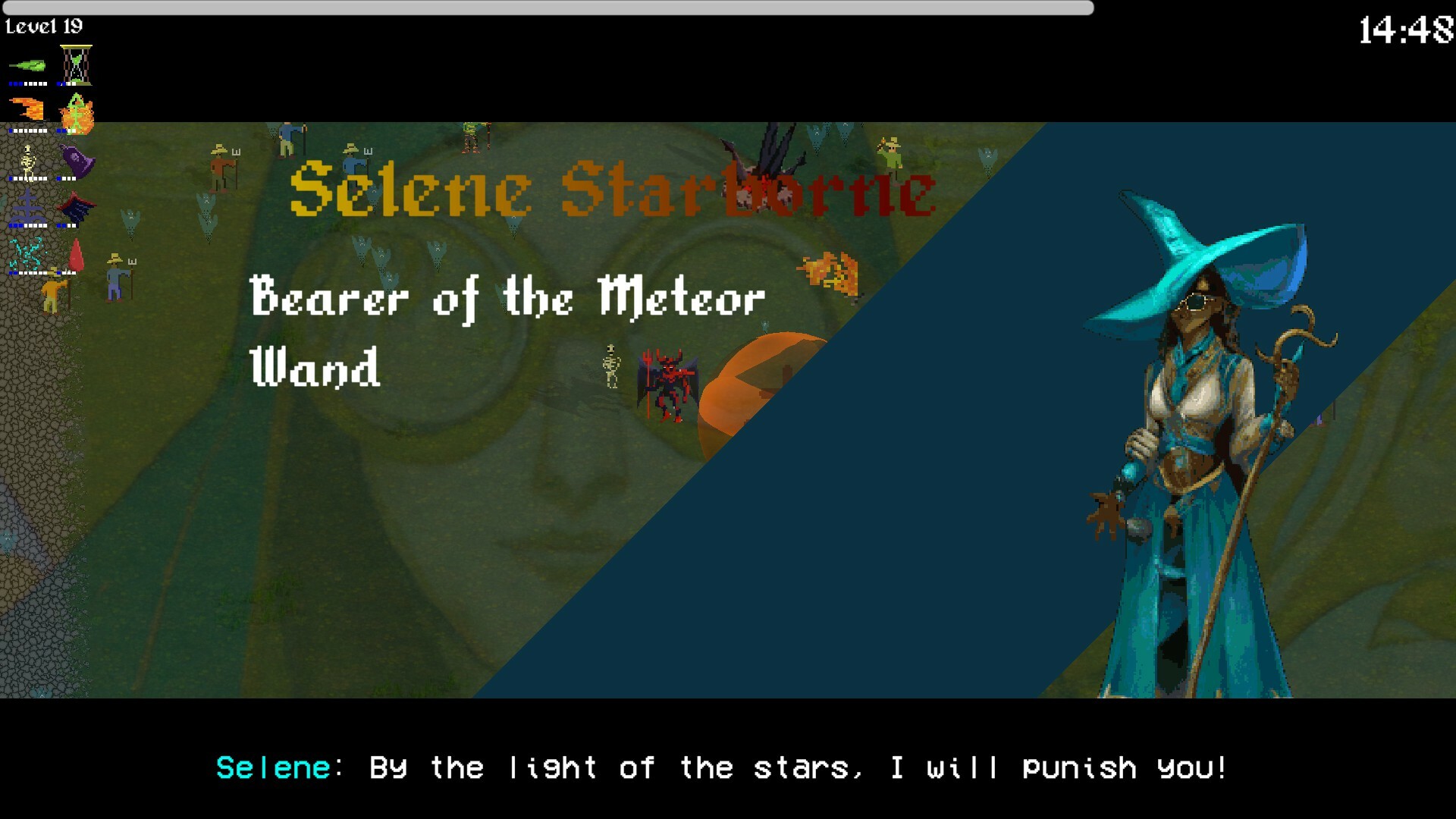Click the Selene Starborne boss title
Viewport: 1456px width, 819px height.
click(x=610, y=192)
